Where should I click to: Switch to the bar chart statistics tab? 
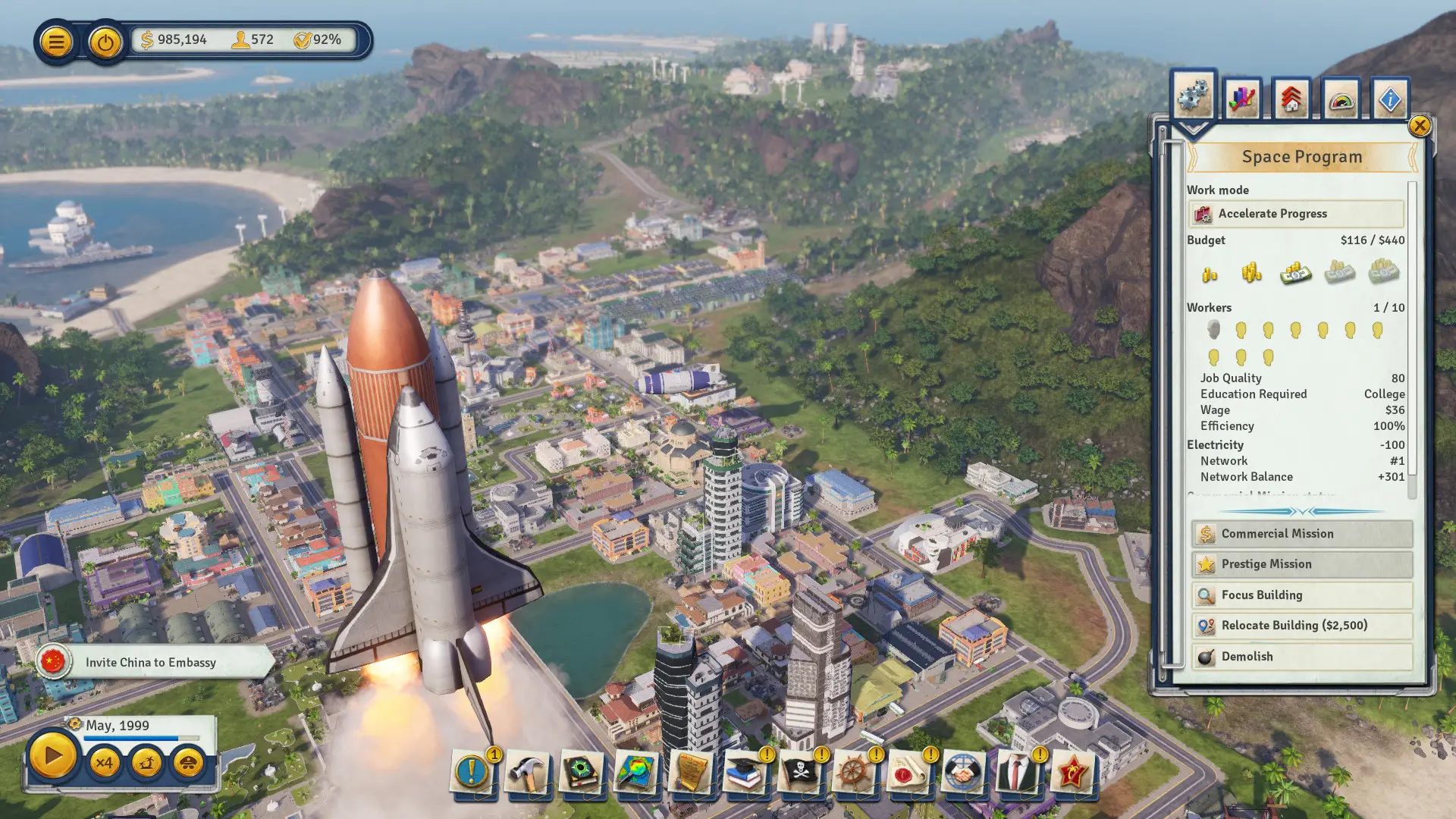coord(1242,99)
